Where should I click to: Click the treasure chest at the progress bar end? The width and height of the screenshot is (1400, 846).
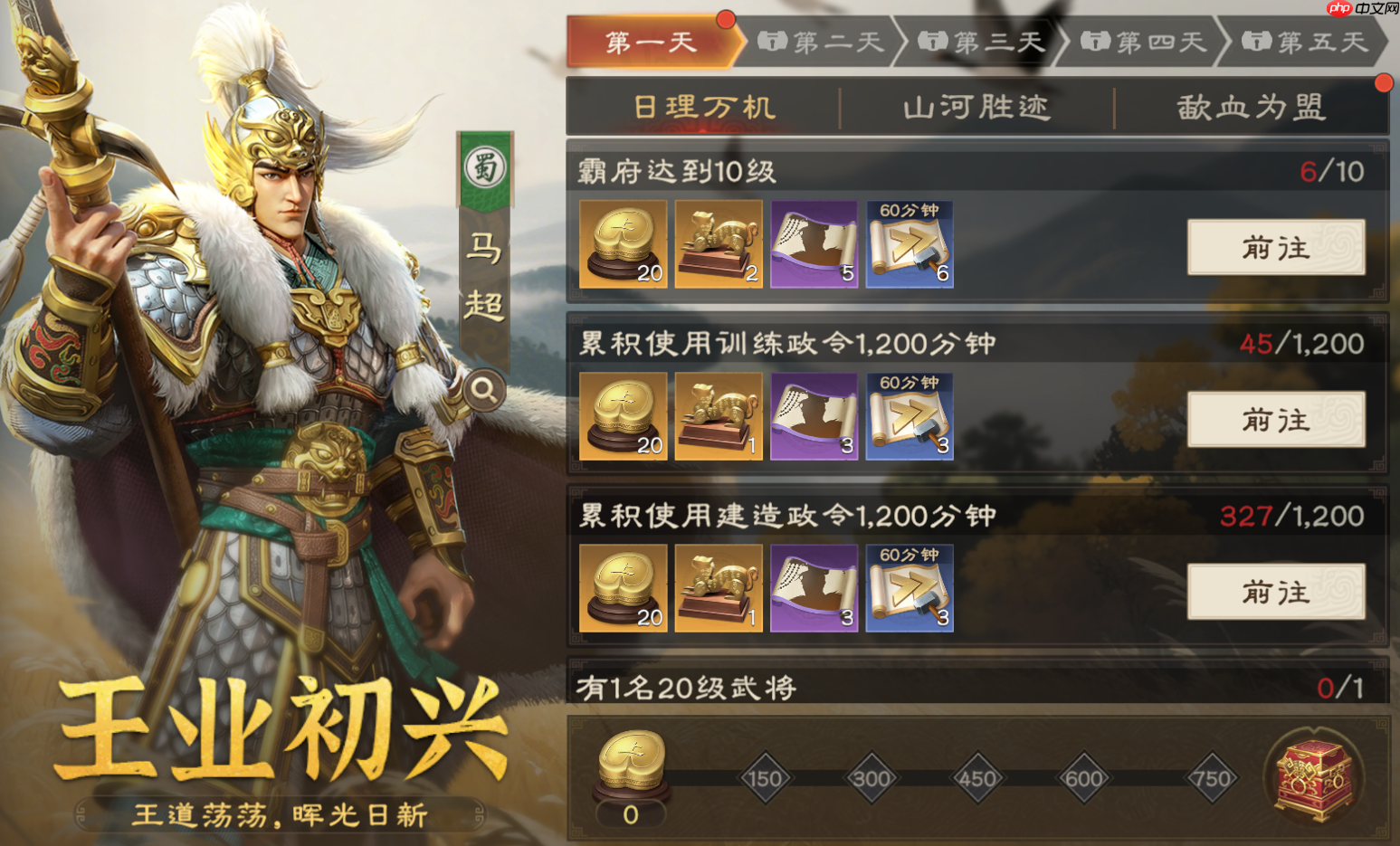[x=1313, y=776]
